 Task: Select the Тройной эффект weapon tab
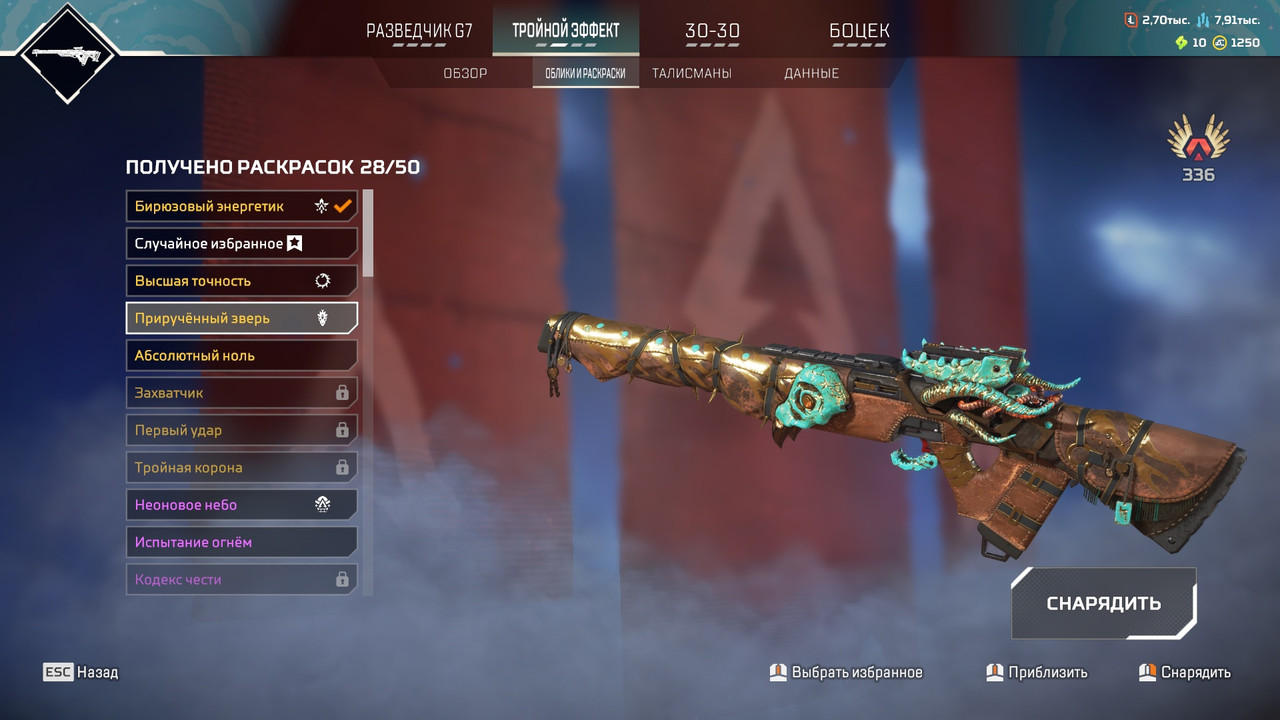coord(565,31)
